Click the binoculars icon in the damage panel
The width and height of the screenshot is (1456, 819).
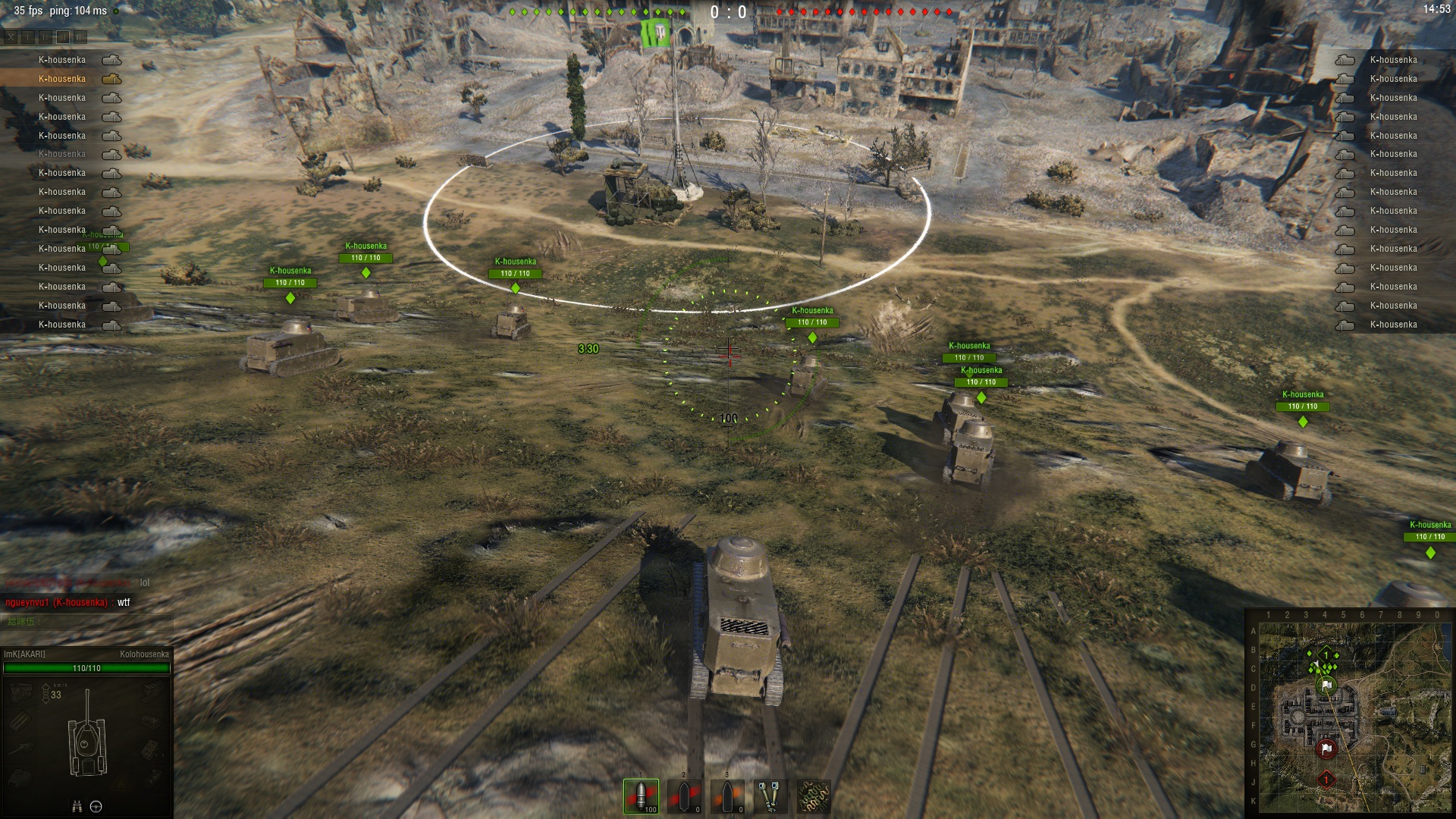[77, 806]
